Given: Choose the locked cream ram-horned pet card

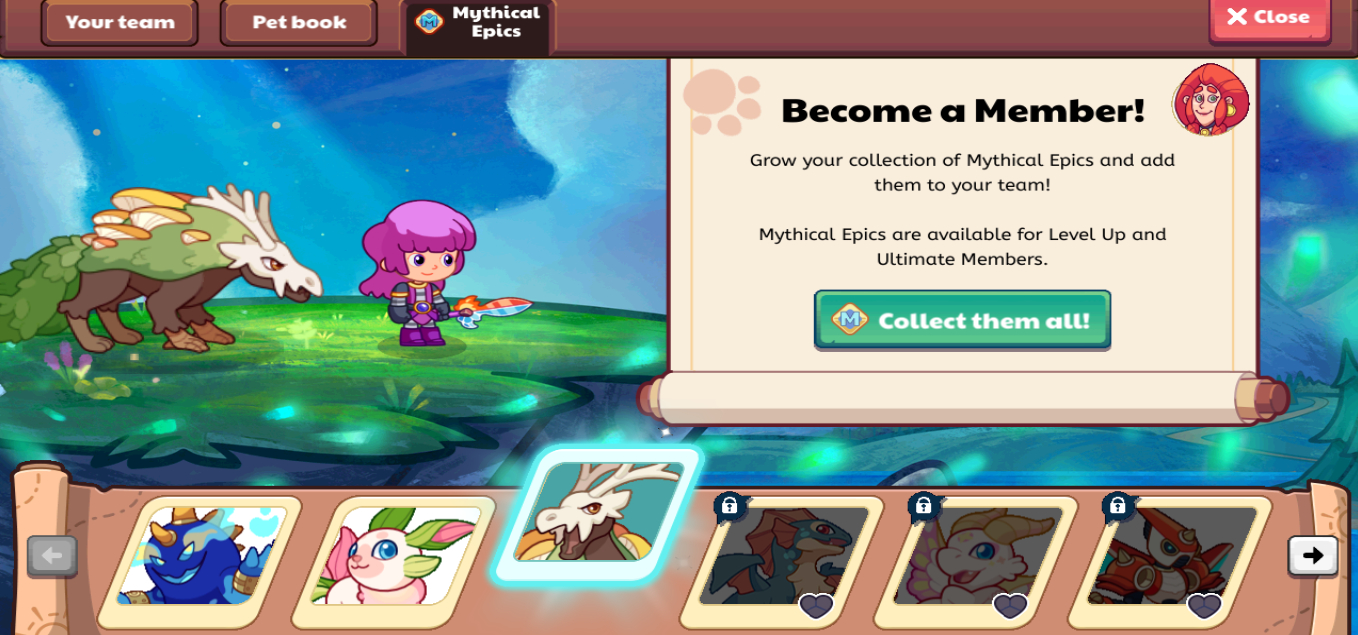Looking at the screenshot, I should 976,557.
